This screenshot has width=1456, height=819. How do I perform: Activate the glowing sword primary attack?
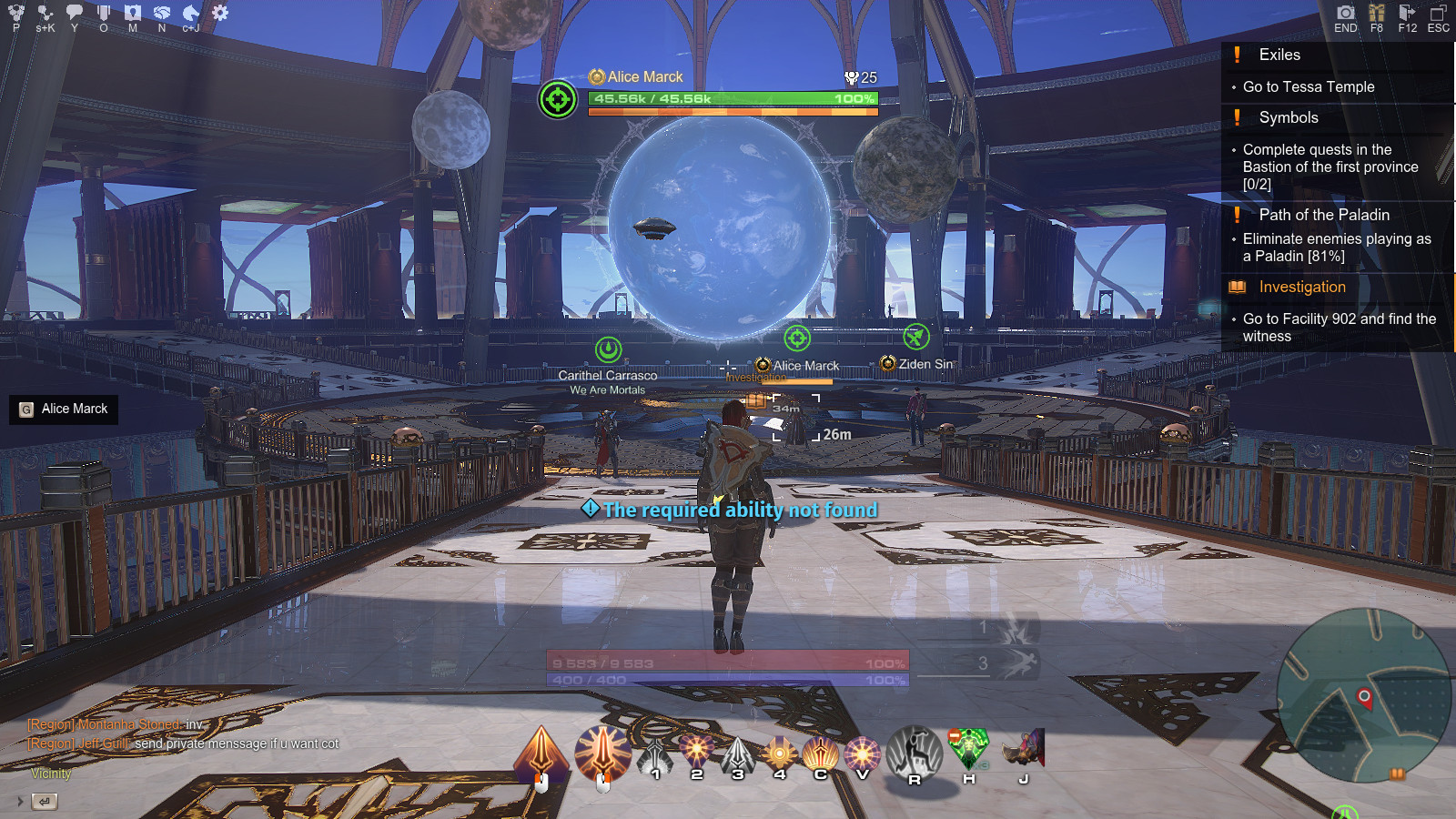(541, 754)
